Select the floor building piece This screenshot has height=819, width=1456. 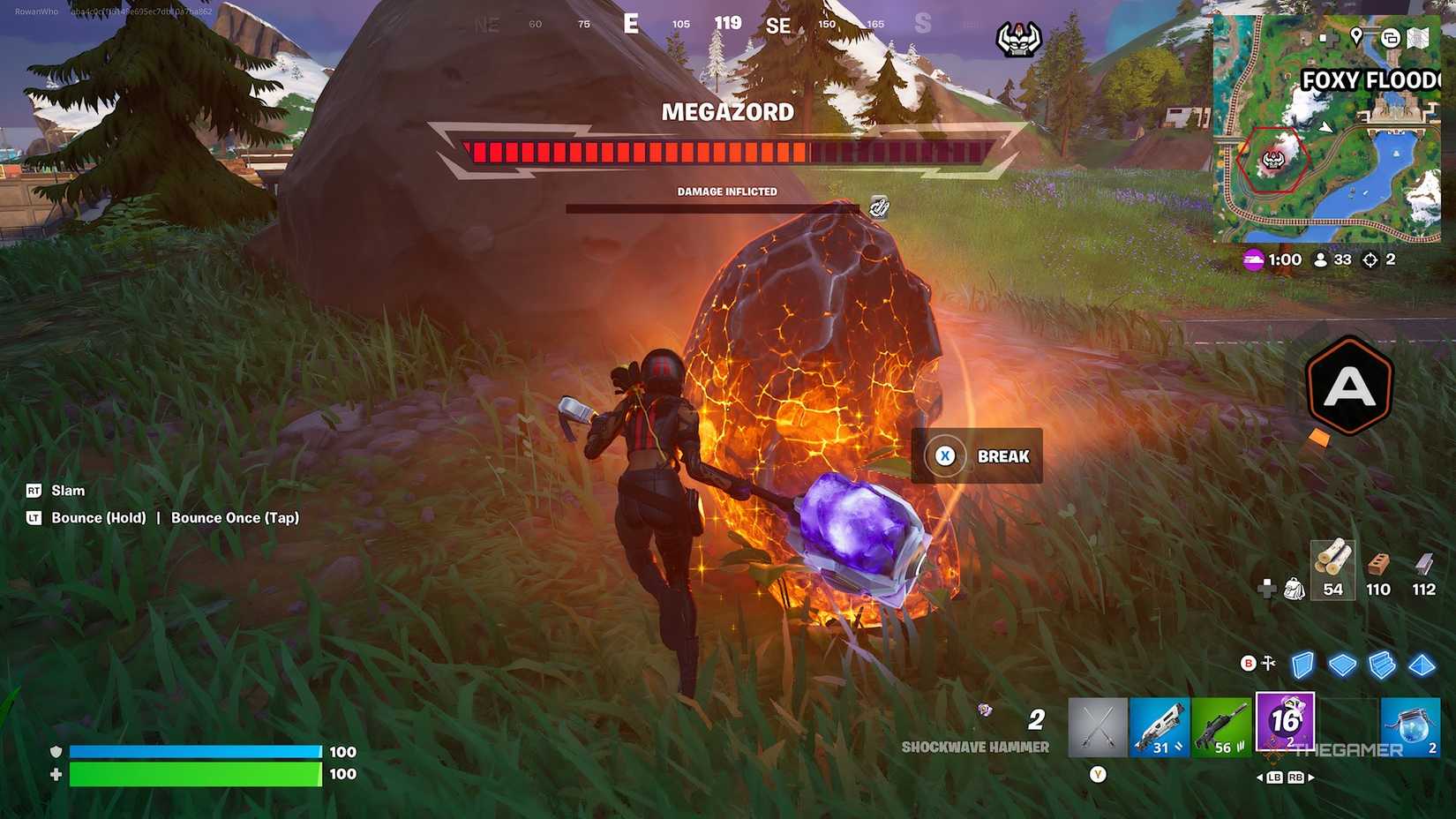(1342, 665)
